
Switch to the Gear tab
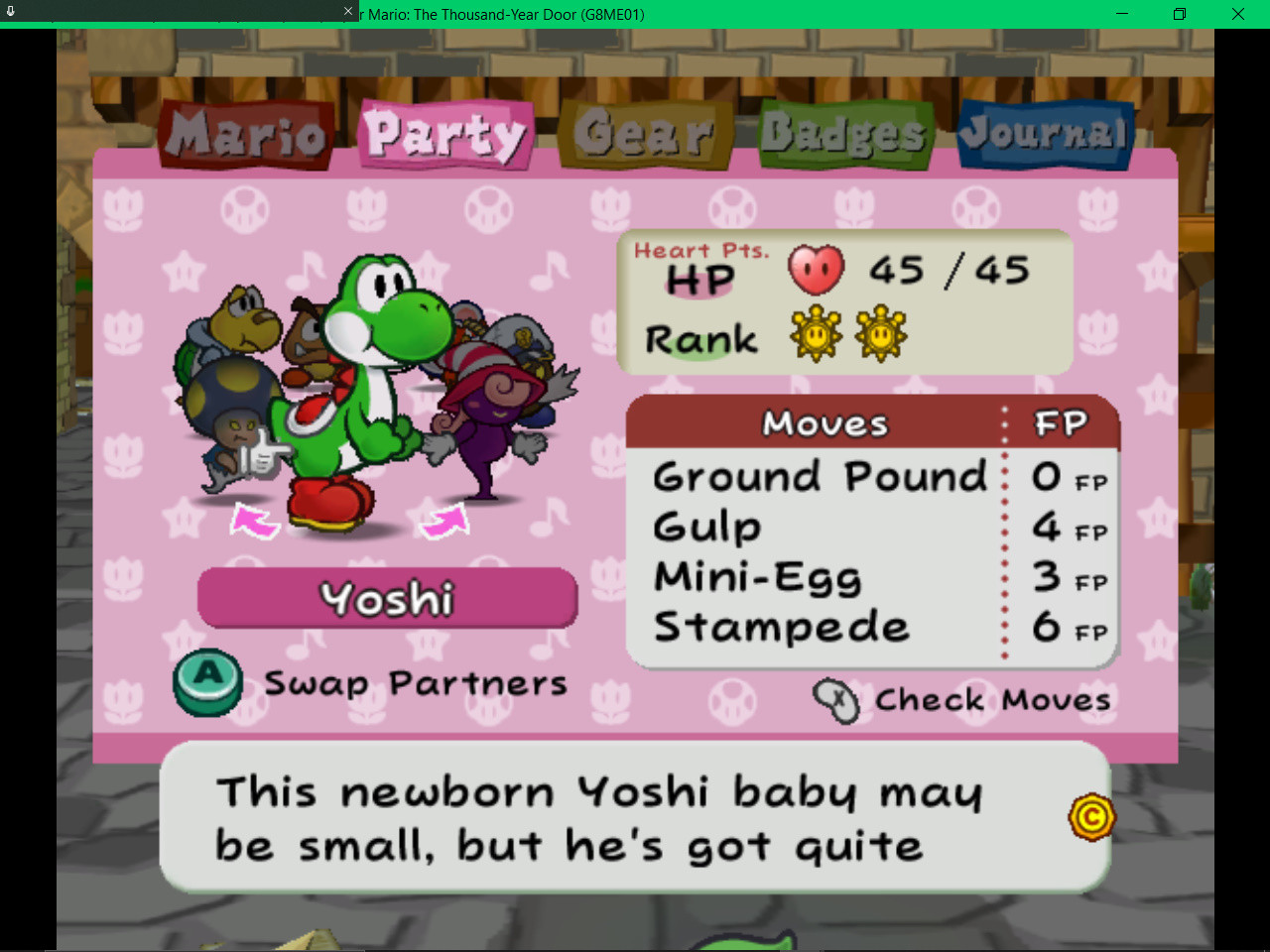(x=645, y=132)
